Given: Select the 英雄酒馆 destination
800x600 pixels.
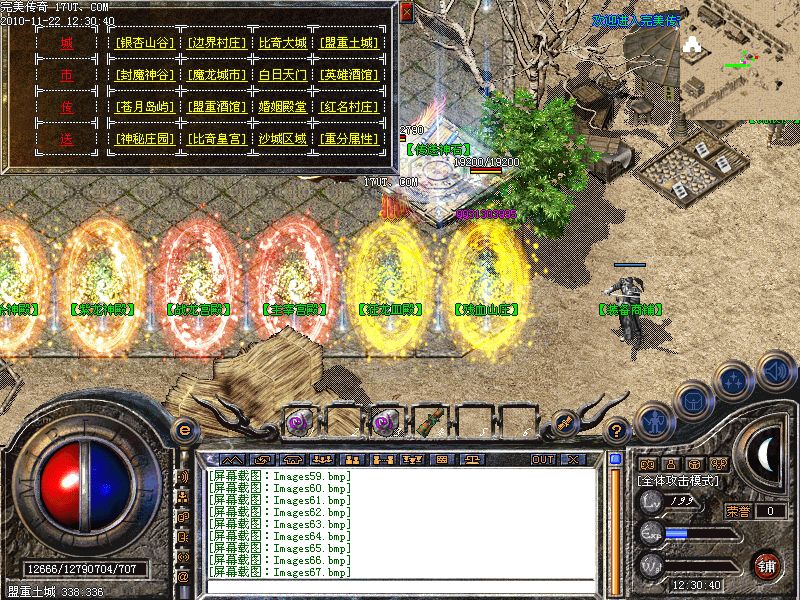Looking at the screenshot, I should (350, 75).
